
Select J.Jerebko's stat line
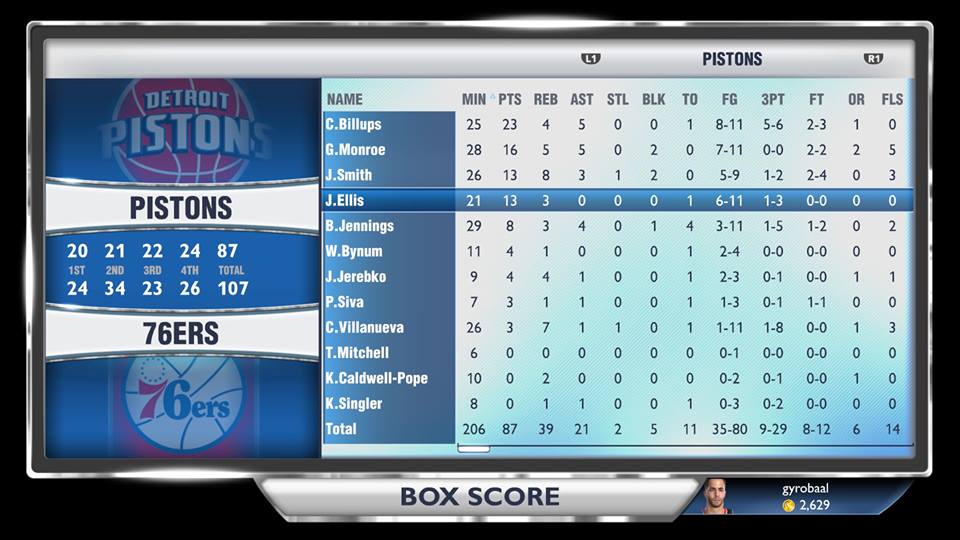coord(389,277)
